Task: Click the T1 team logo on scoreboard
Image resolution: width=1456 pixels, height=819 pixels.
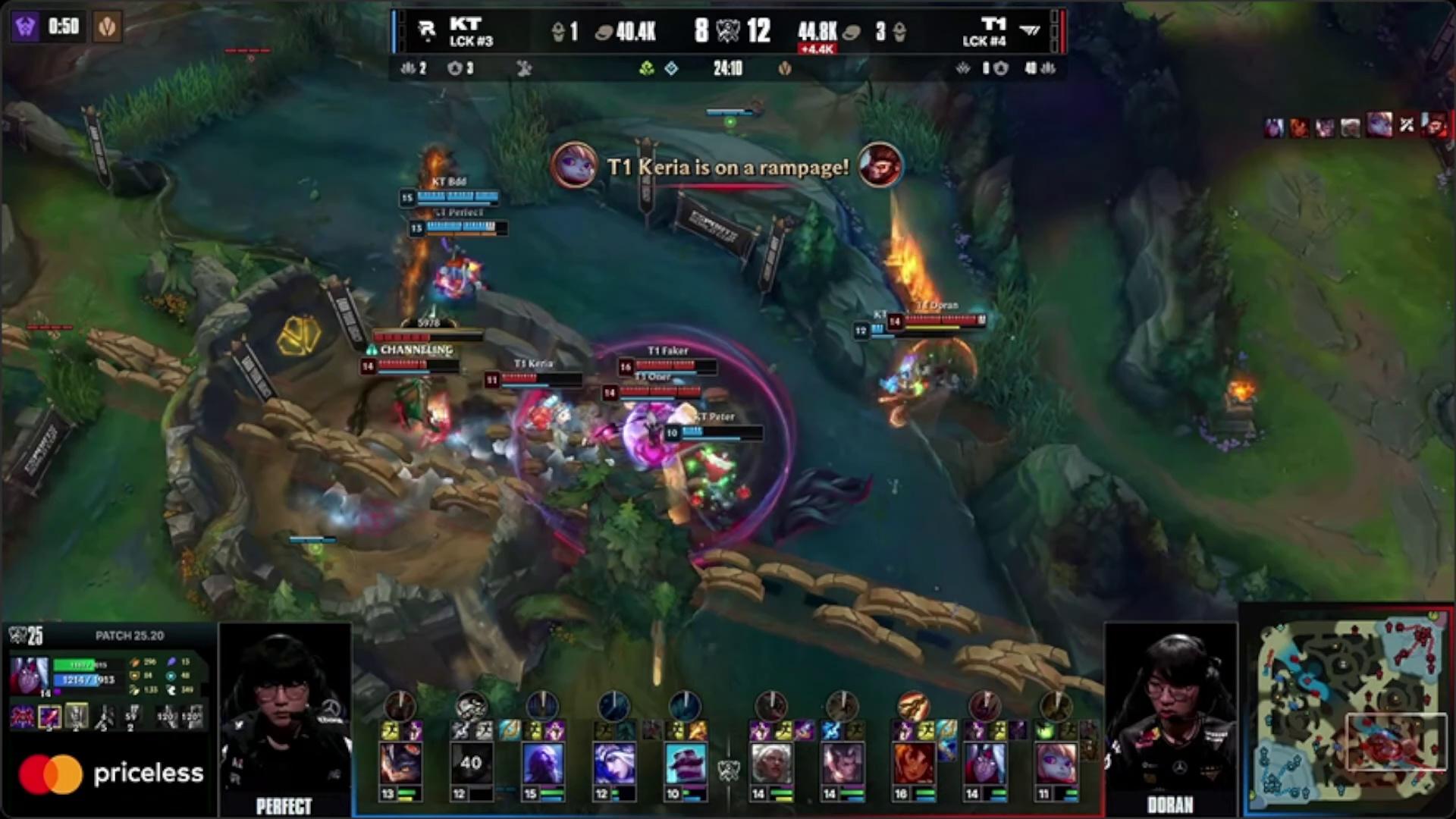Action: pos(1029,30)
